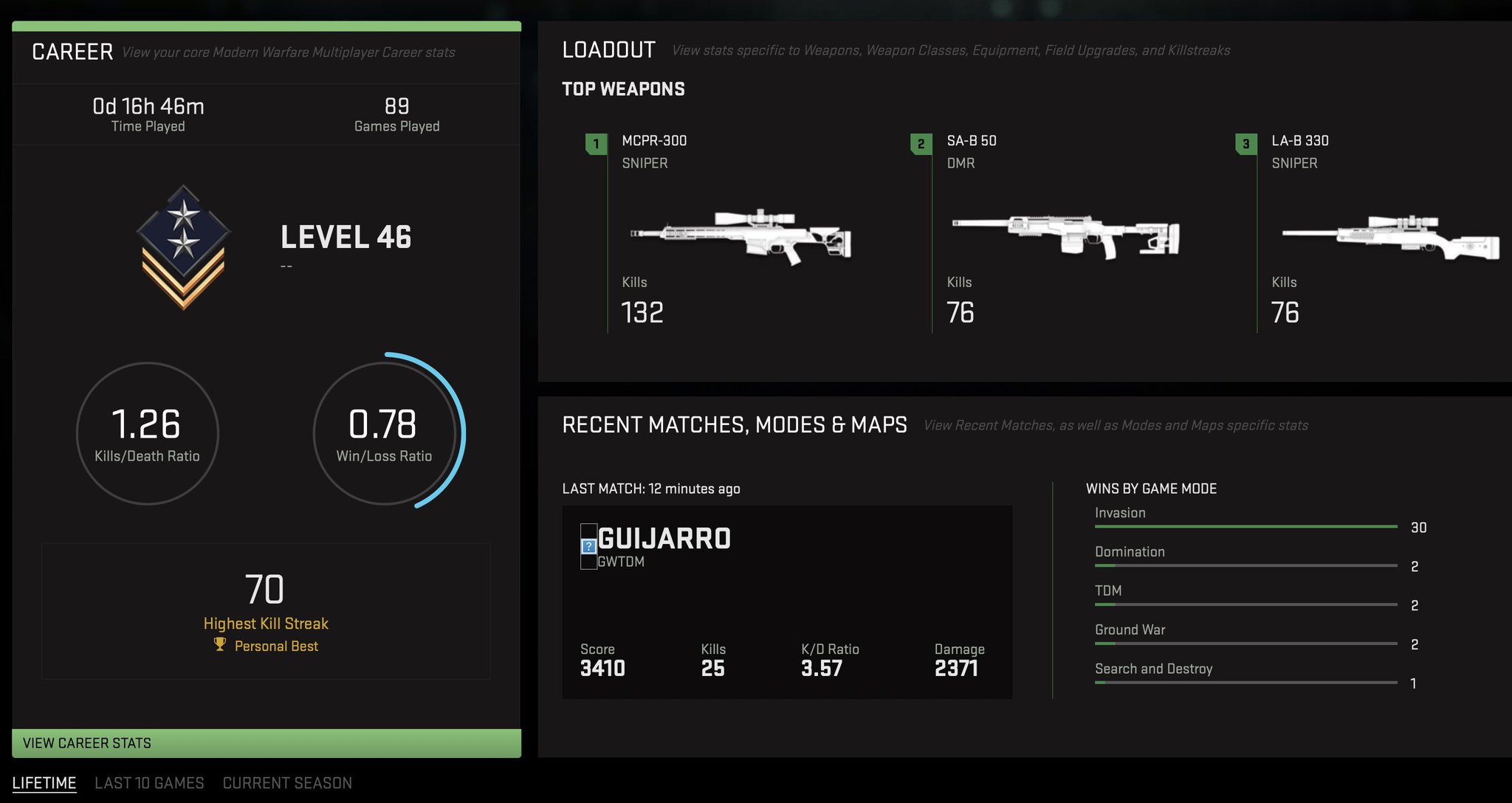
Task: Click the green rank 1 badge above MCPR-300
Action: point(594,145)
